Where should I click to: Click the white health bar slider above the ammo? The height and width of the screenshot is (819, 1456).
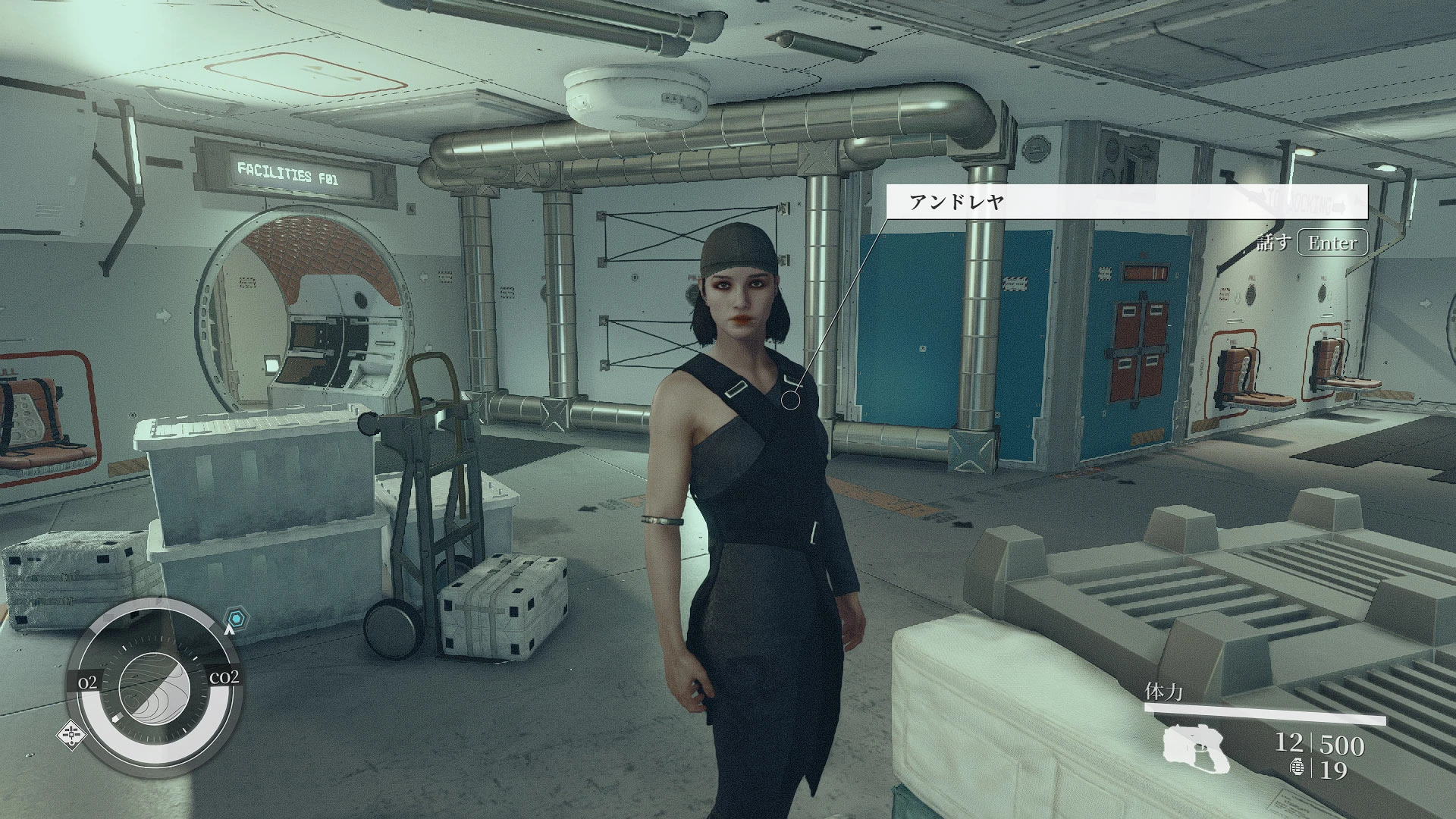(x=1265, y=713)
